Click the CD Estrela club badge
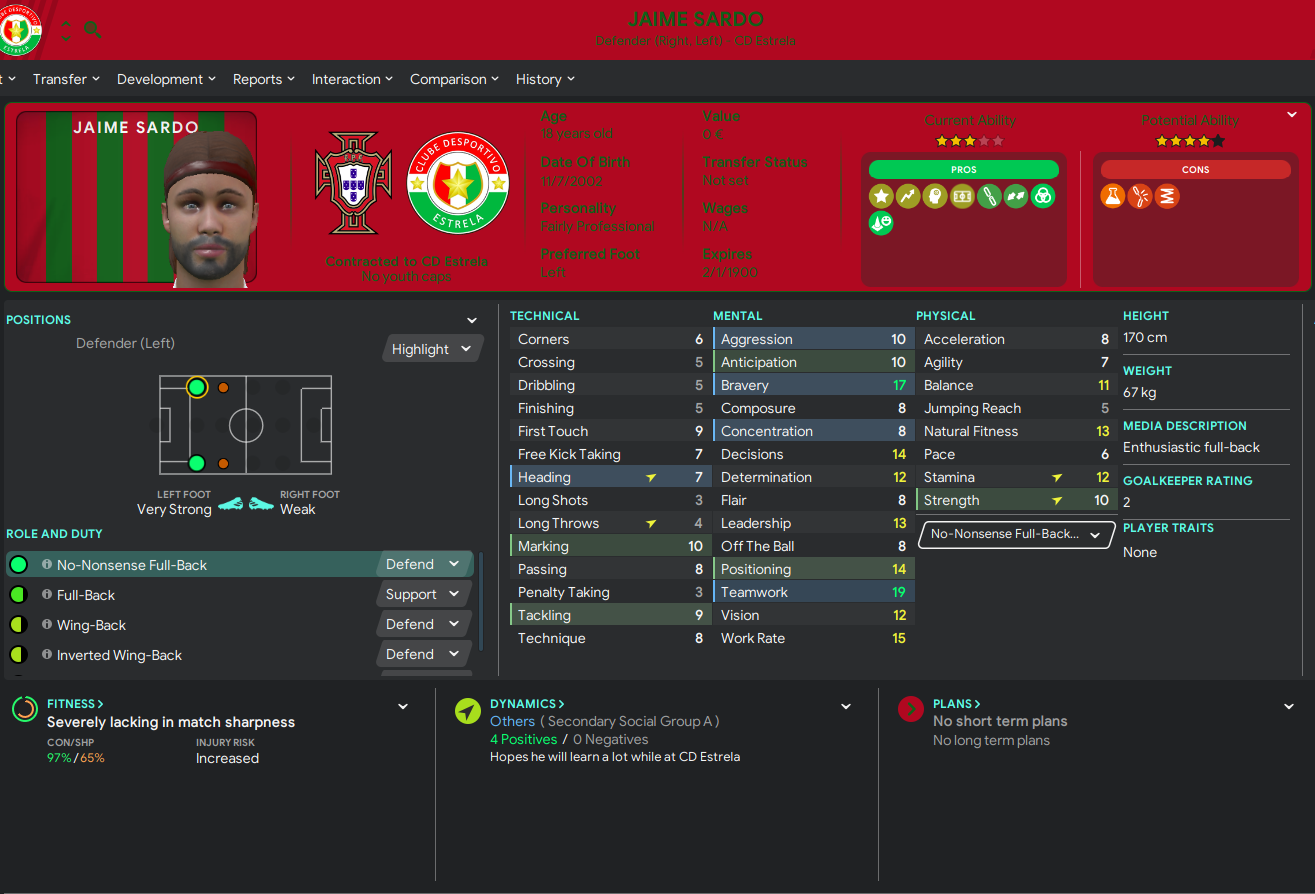The height and width of the screenshot is (894, 1315). (x=458, y=184)
